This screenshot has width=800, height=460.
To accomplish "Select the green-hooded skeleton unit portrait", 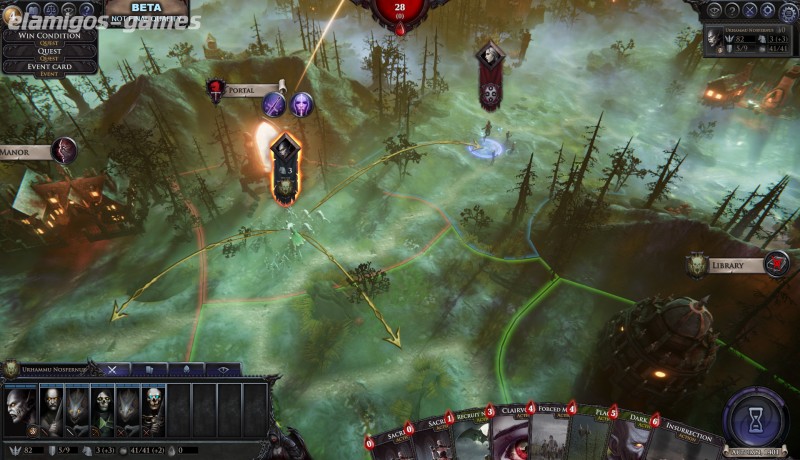I will tap(103, 410).
